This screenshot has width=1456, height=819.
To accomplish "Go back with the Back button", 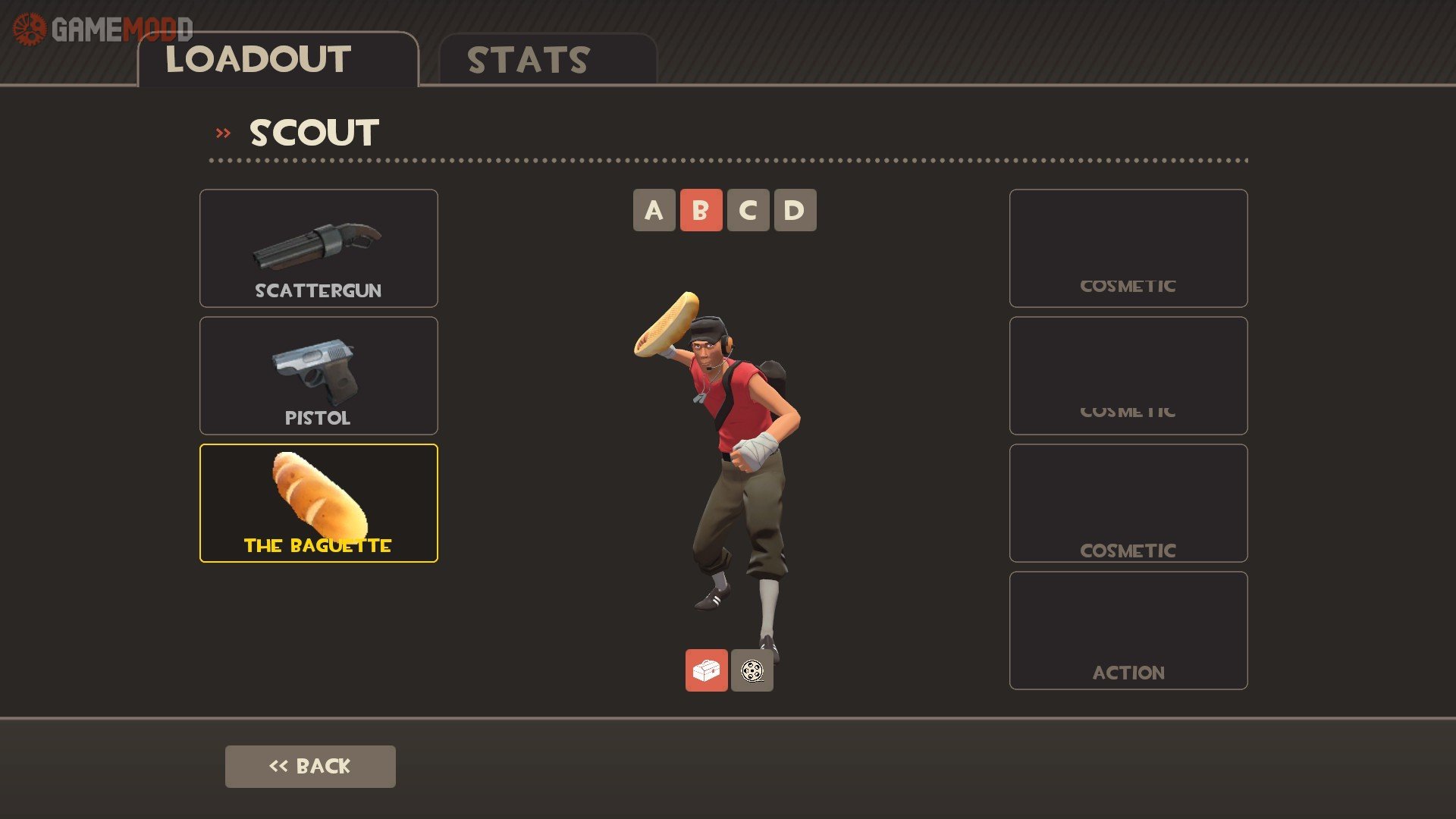I will click(x=310, y=766).
